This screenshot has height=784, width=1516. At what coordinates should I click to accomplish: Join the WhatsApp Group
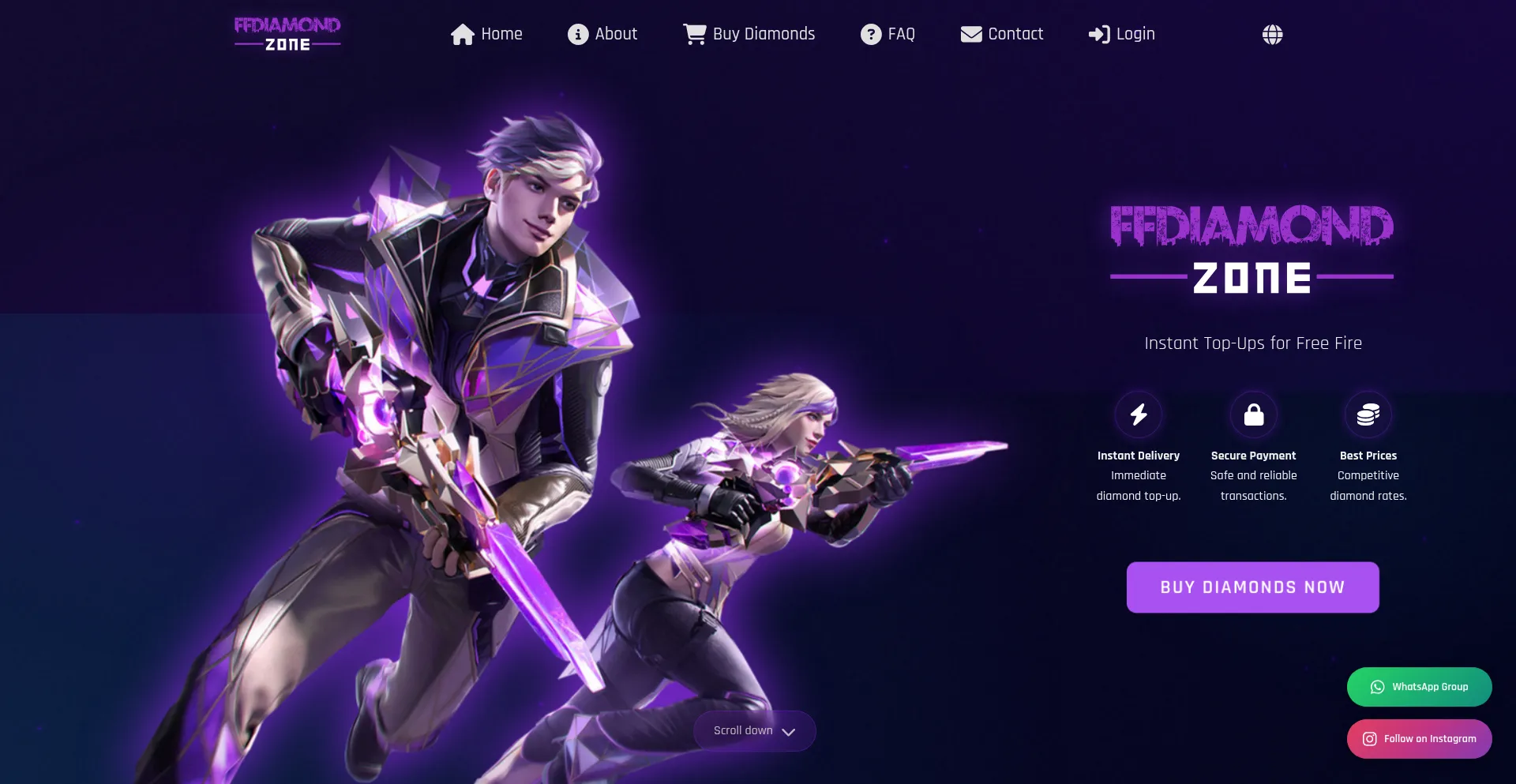pyautogui.click(x=1419, y=687)
